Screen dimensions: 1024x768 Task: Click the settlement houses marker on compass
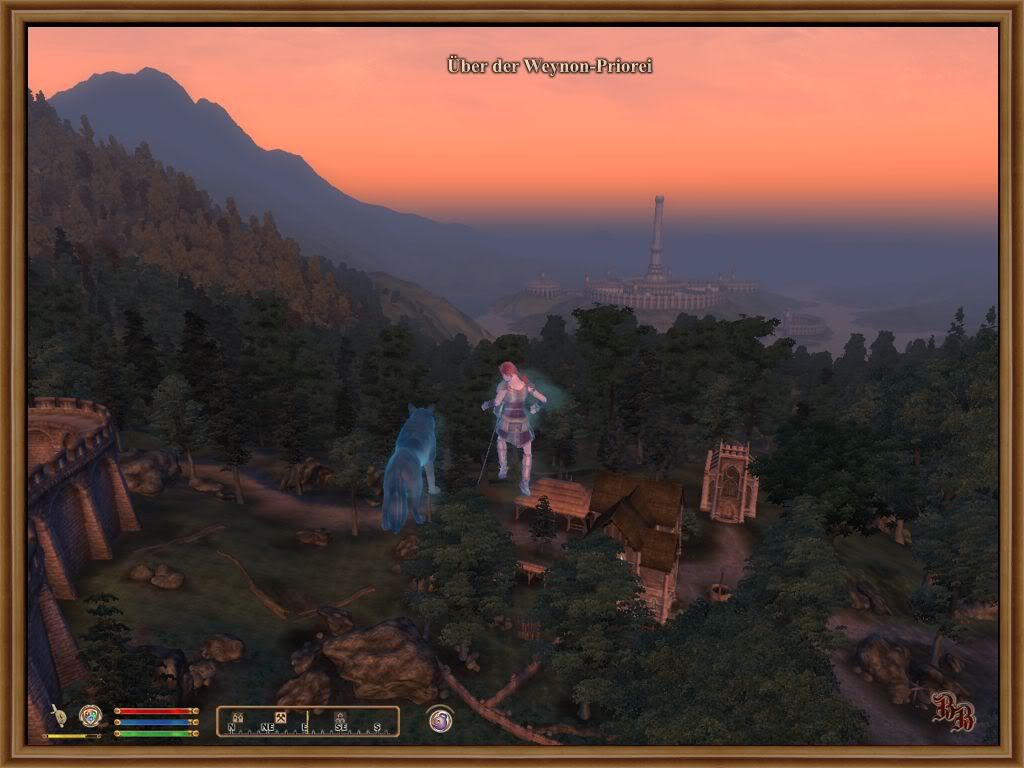[x=238, y=717]
